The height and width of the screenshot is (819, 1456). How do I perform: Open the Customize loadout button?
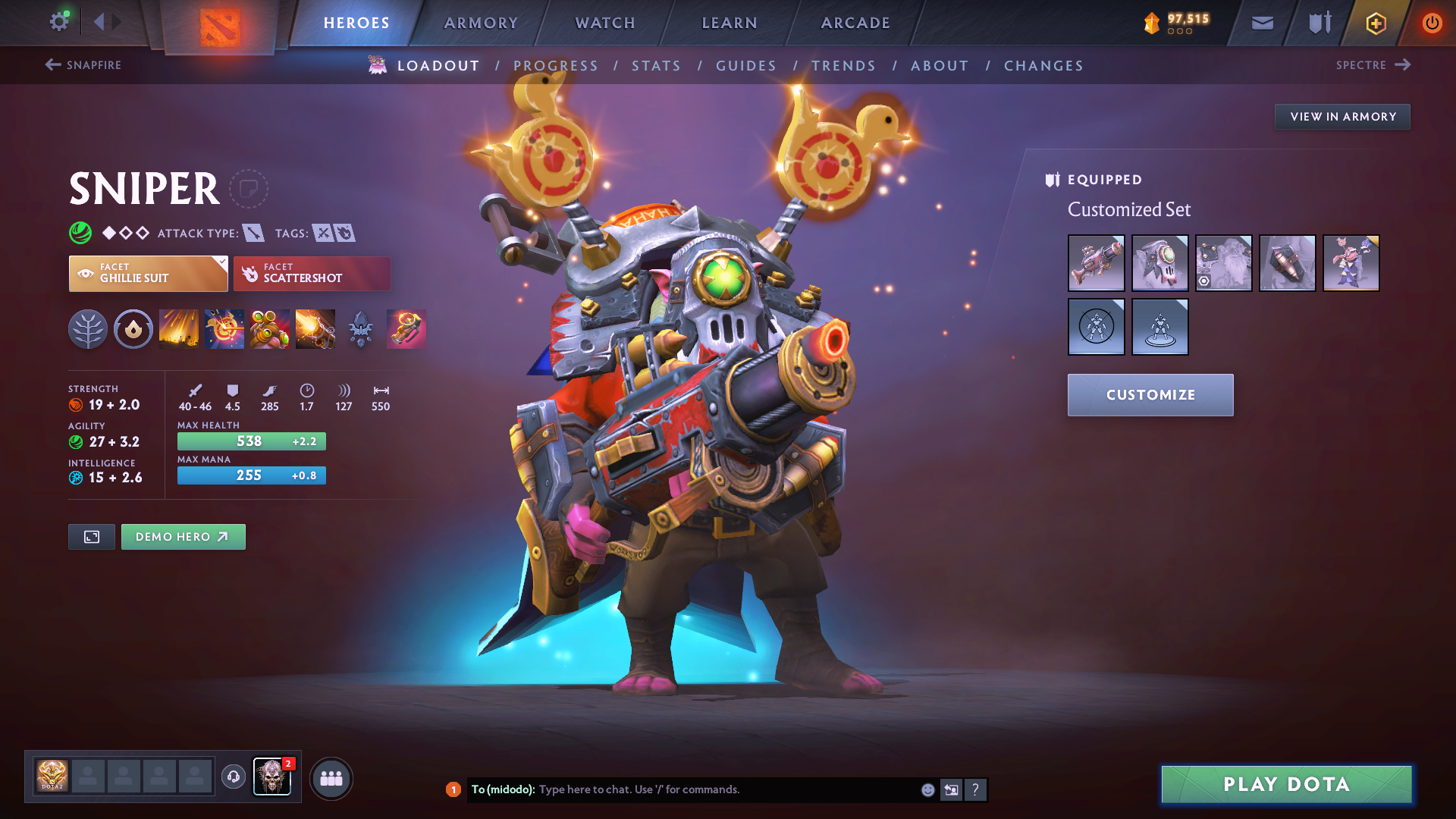[1150, 395]
